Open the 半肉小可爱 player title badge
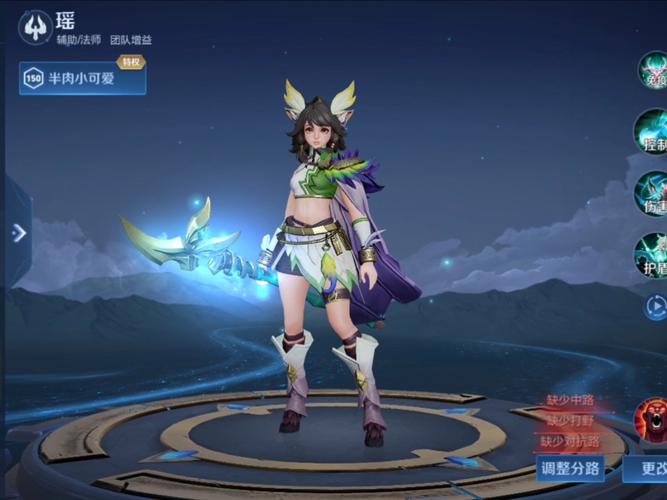 [x=82, y=78]
